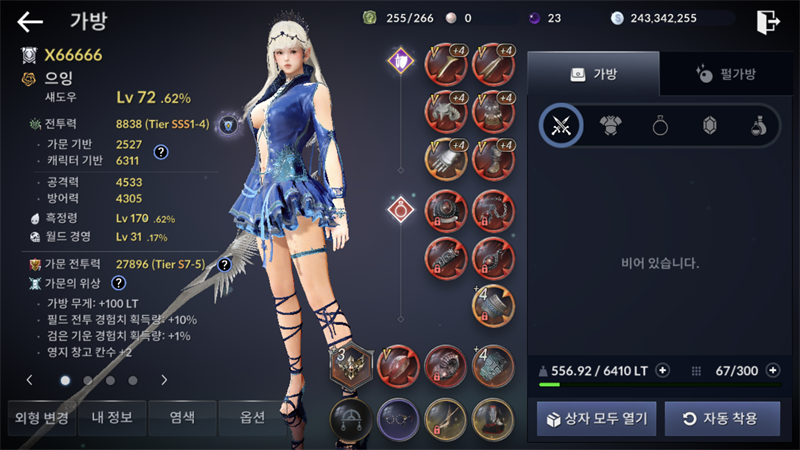This screenshot has width=800, height=450.
Task: Expand inventory slots plus button
Action: pyautogui.click(x=772, y=370)
